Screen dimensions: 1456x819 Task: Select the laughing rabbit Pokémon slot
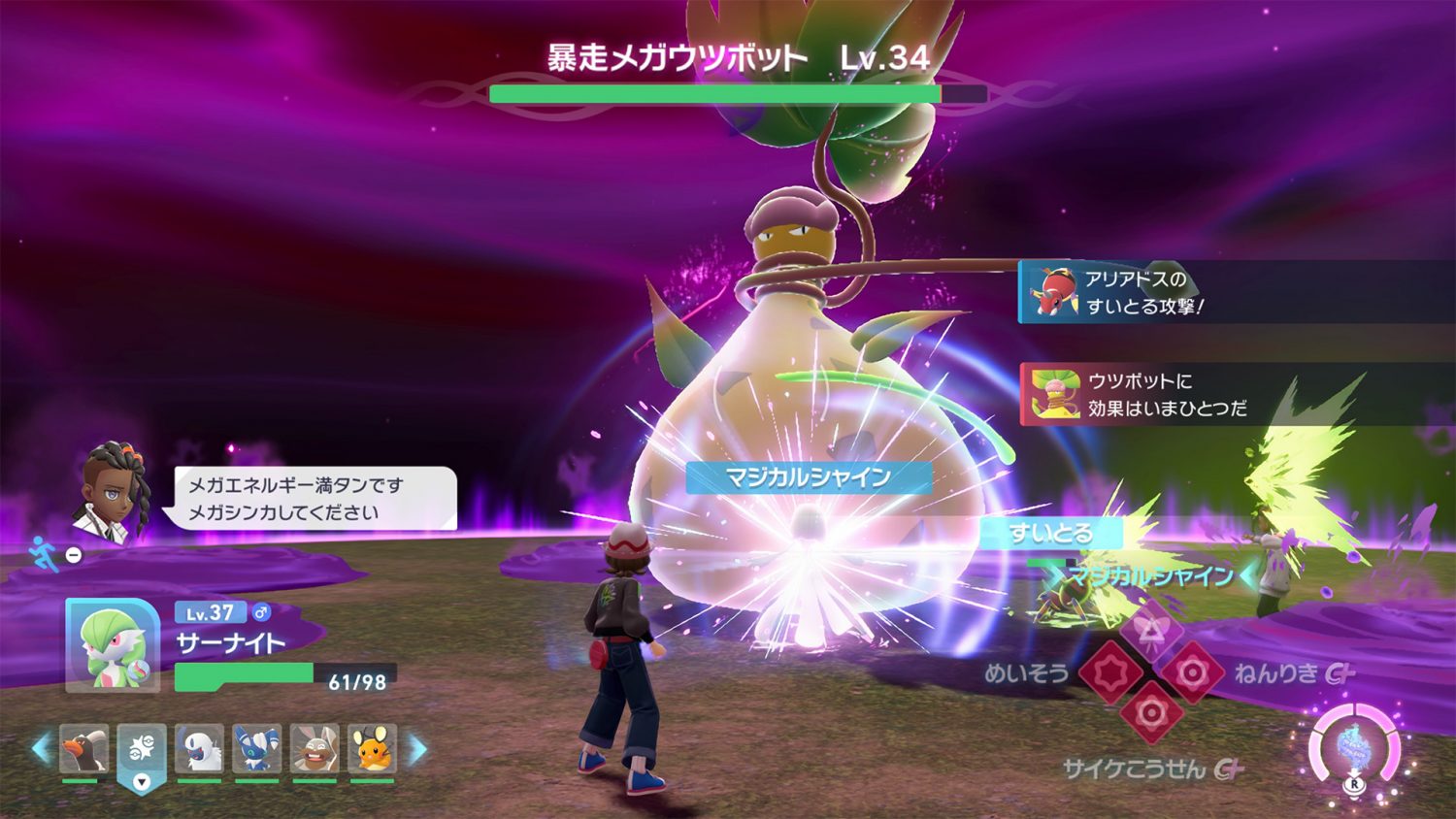click(x=314, y=750)
